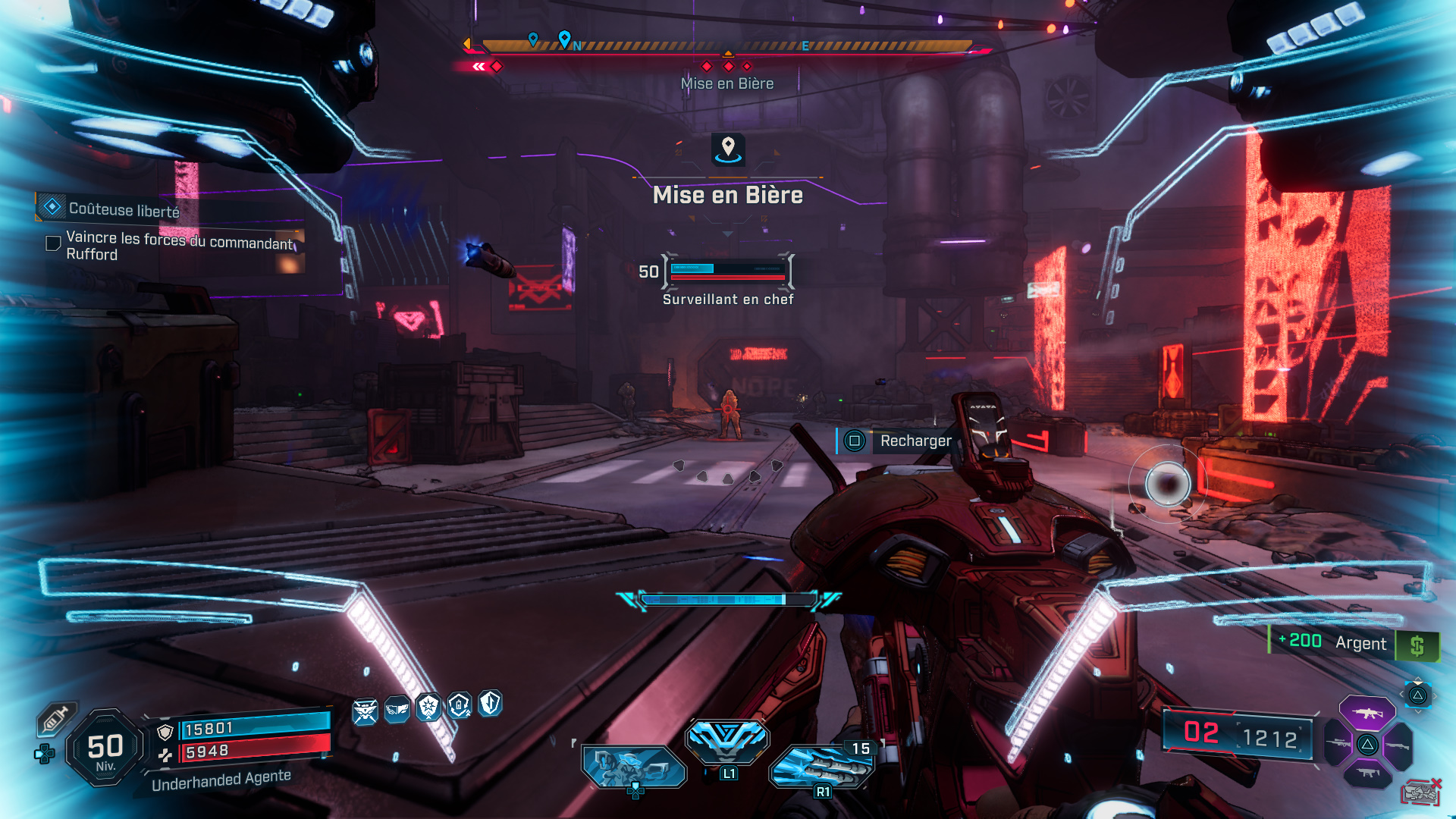Use the repkit syringe icon
The width and height of the screenshot is (1456, 819).
pyautogui.click(x=55, y=720)
